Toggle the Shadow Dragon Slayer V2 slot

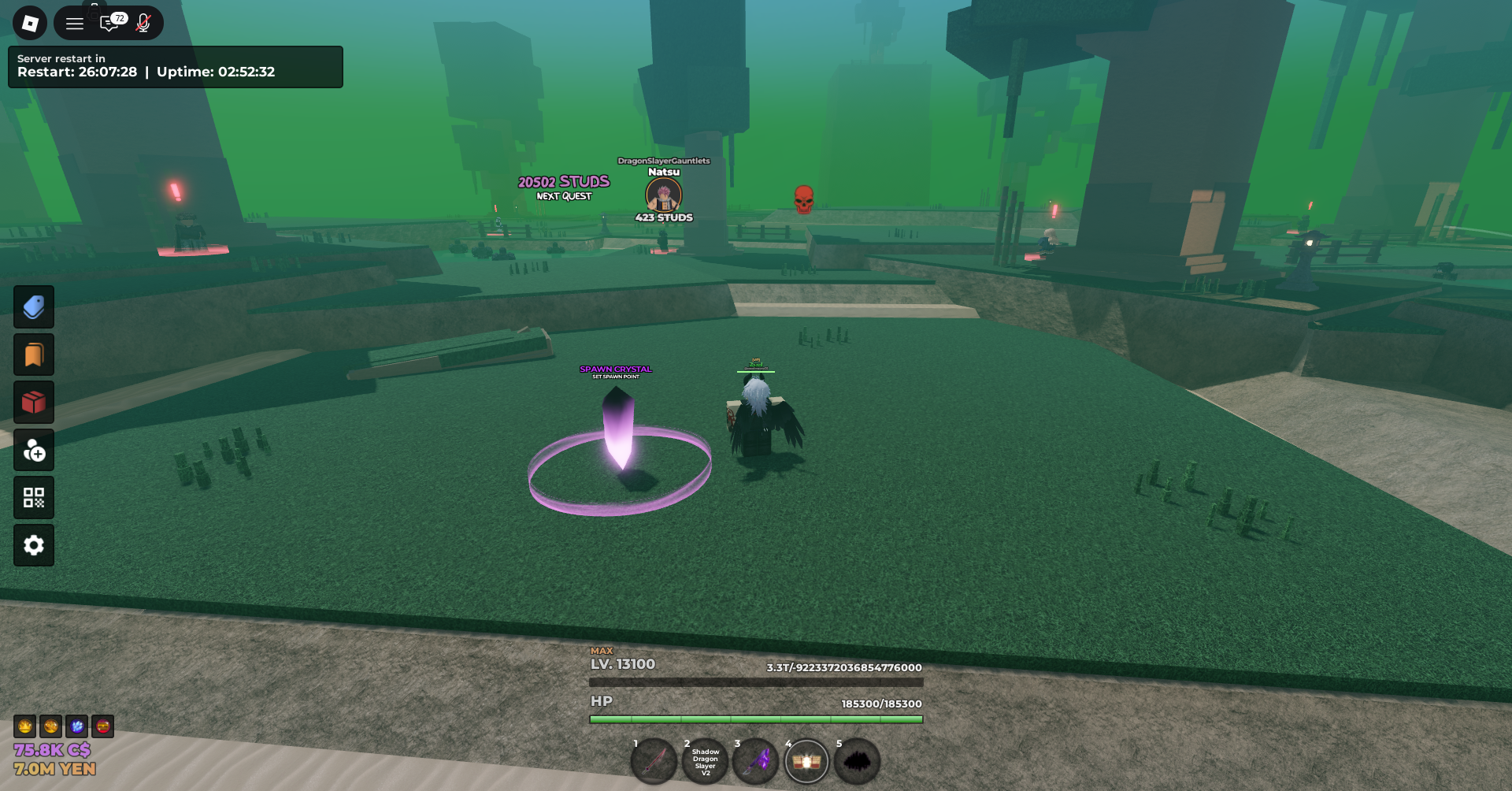coord(705,761)
